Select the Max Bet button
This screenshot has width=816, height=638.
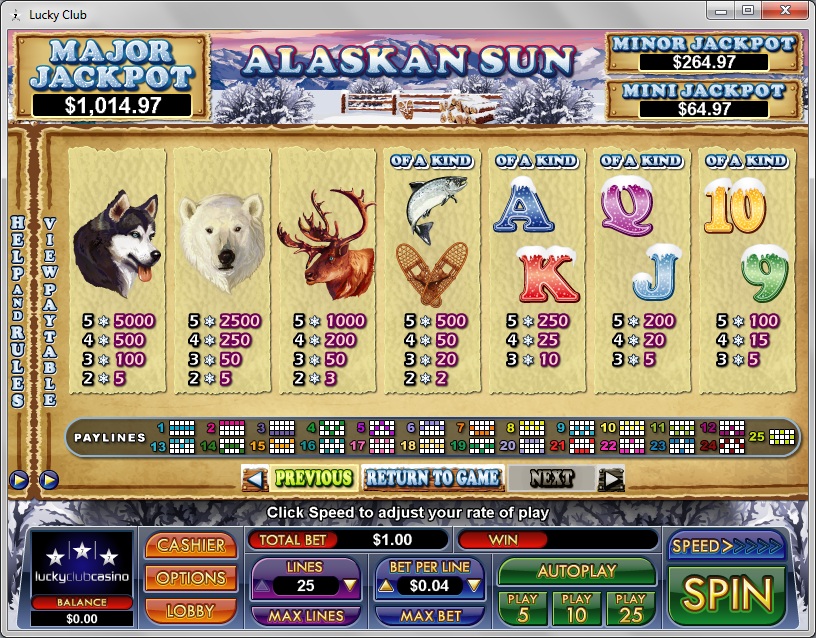tap(430, 616)
